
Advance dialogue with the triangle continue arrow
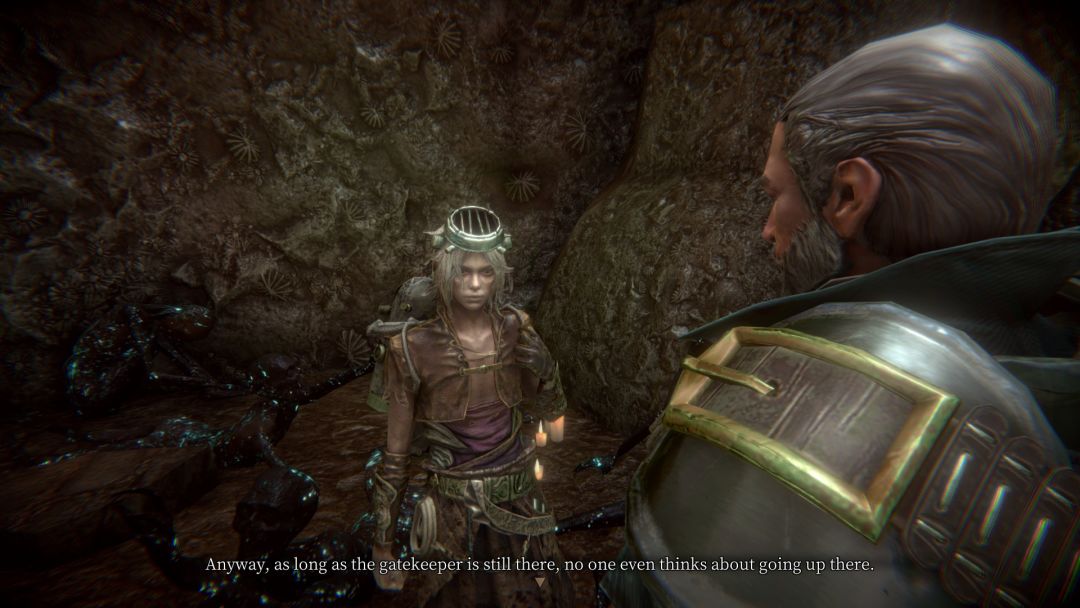540,582
